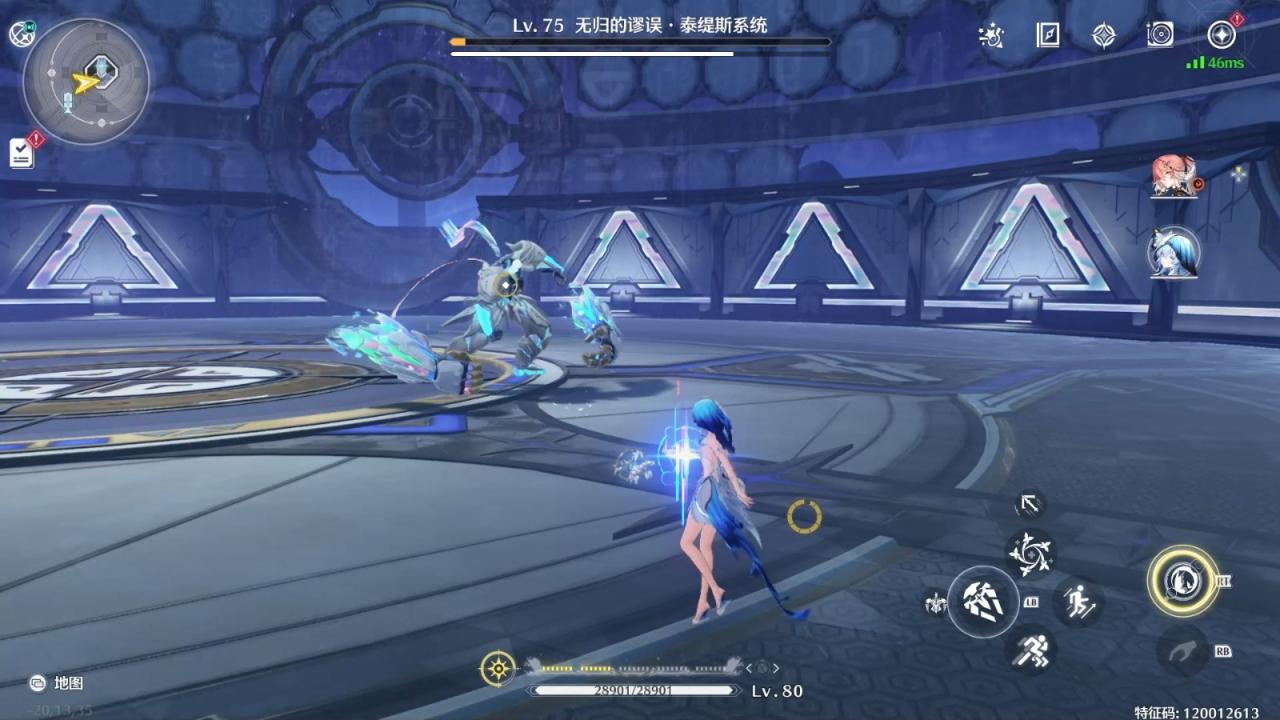Viewport: 1280px width, 720px height.
Task: Tap the diagonal arrow lock-on button
Action: point(1029,504)
